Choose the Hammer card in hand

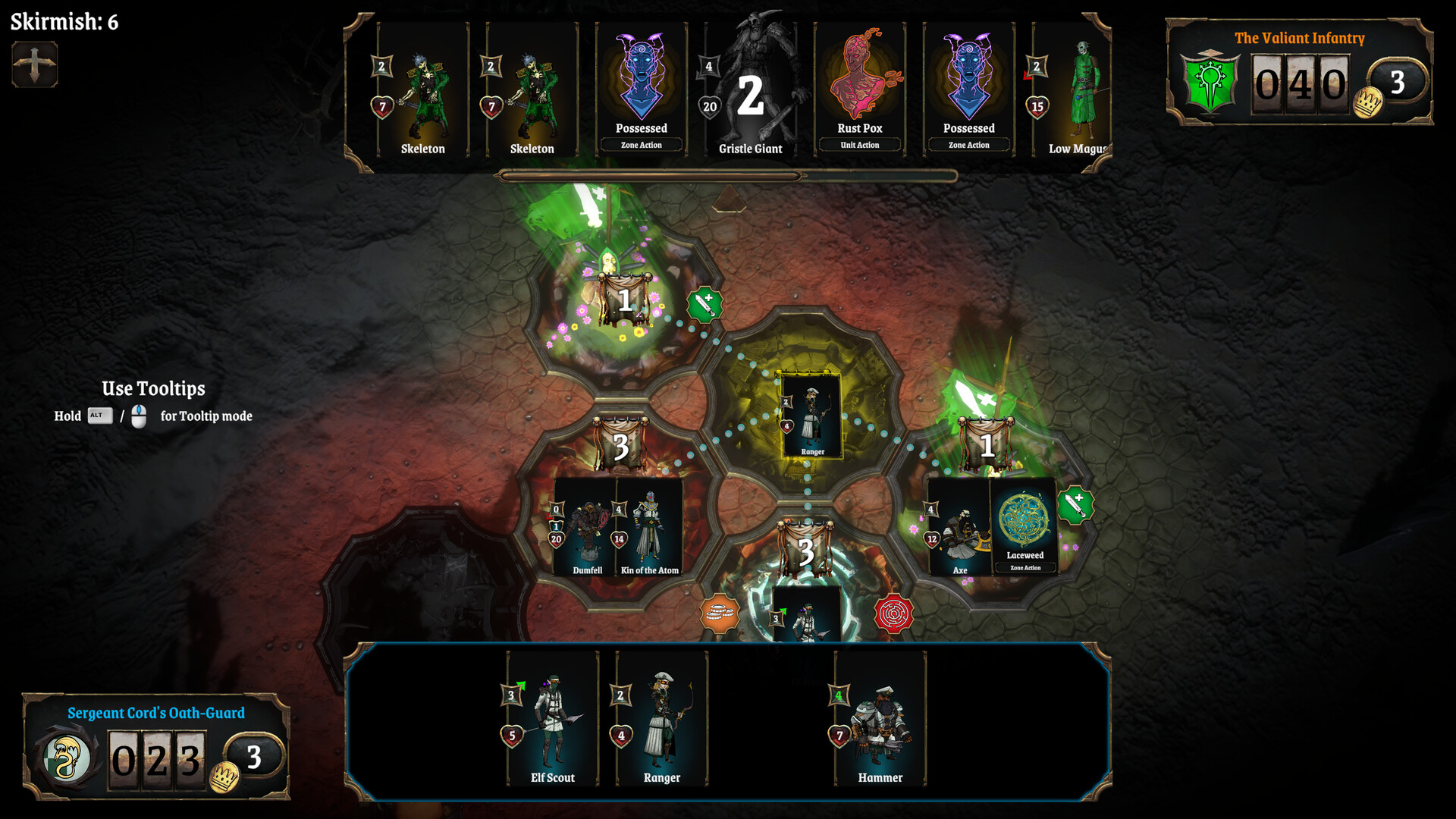point(880,719)
